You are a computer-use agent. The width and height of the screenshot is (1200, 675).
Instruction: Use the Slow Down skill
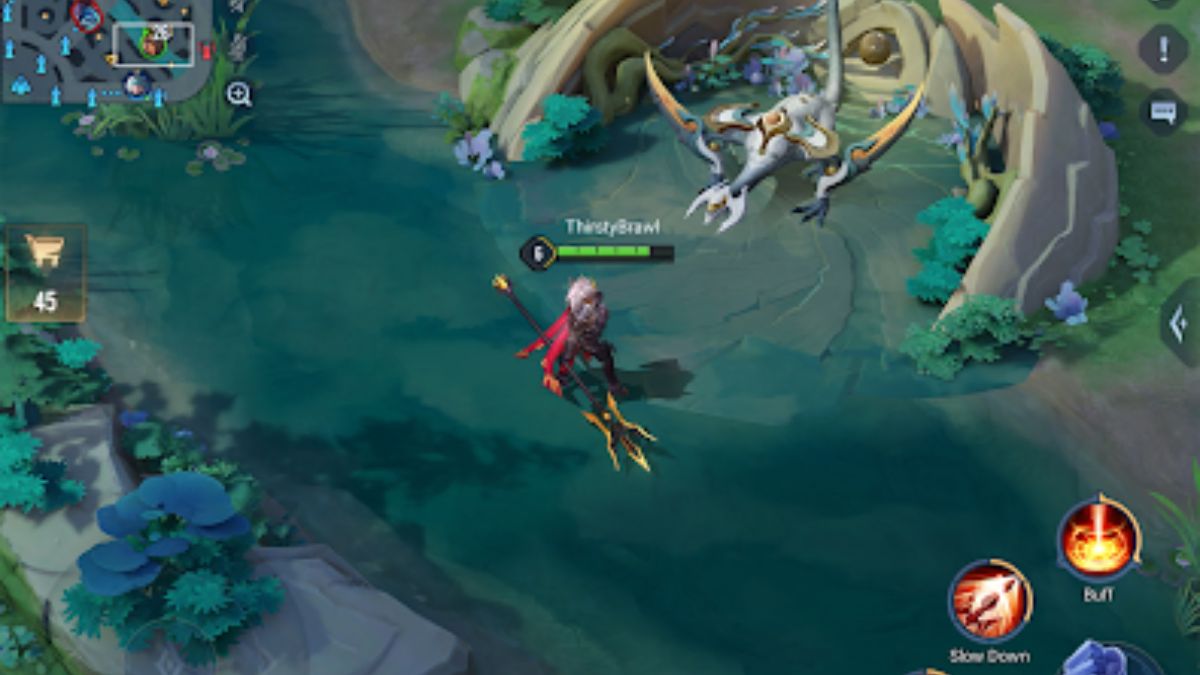pos(990,601)
